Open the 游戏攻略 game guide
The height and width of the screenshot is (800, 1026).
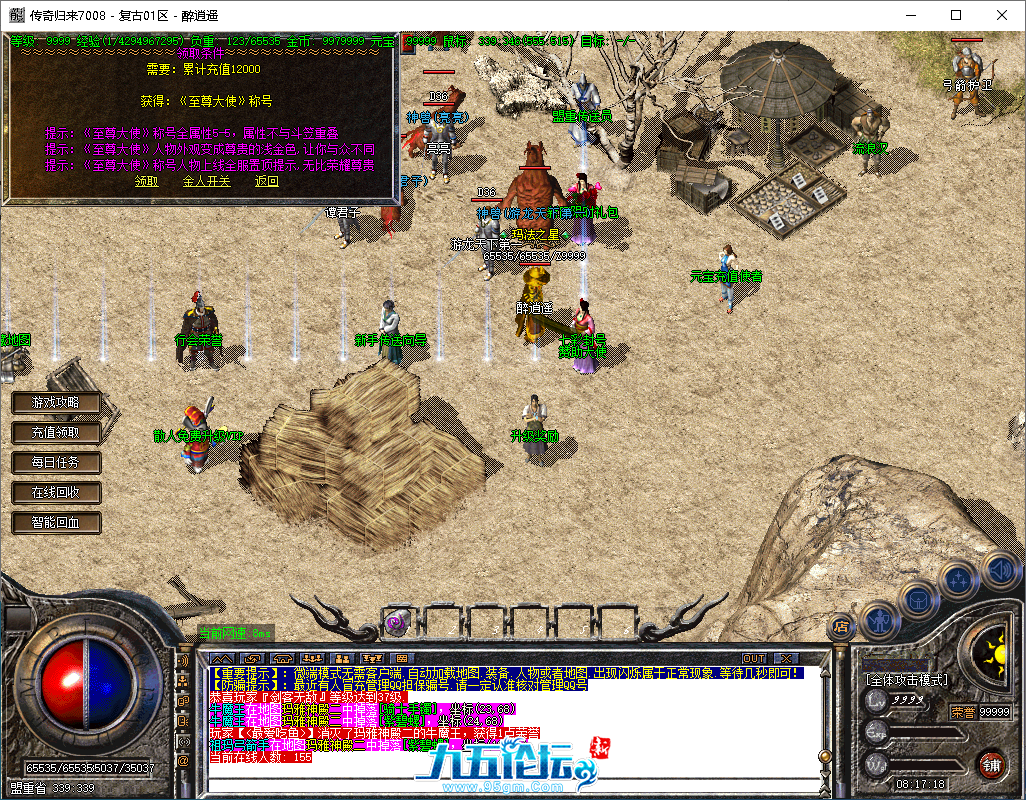point(57,402)
